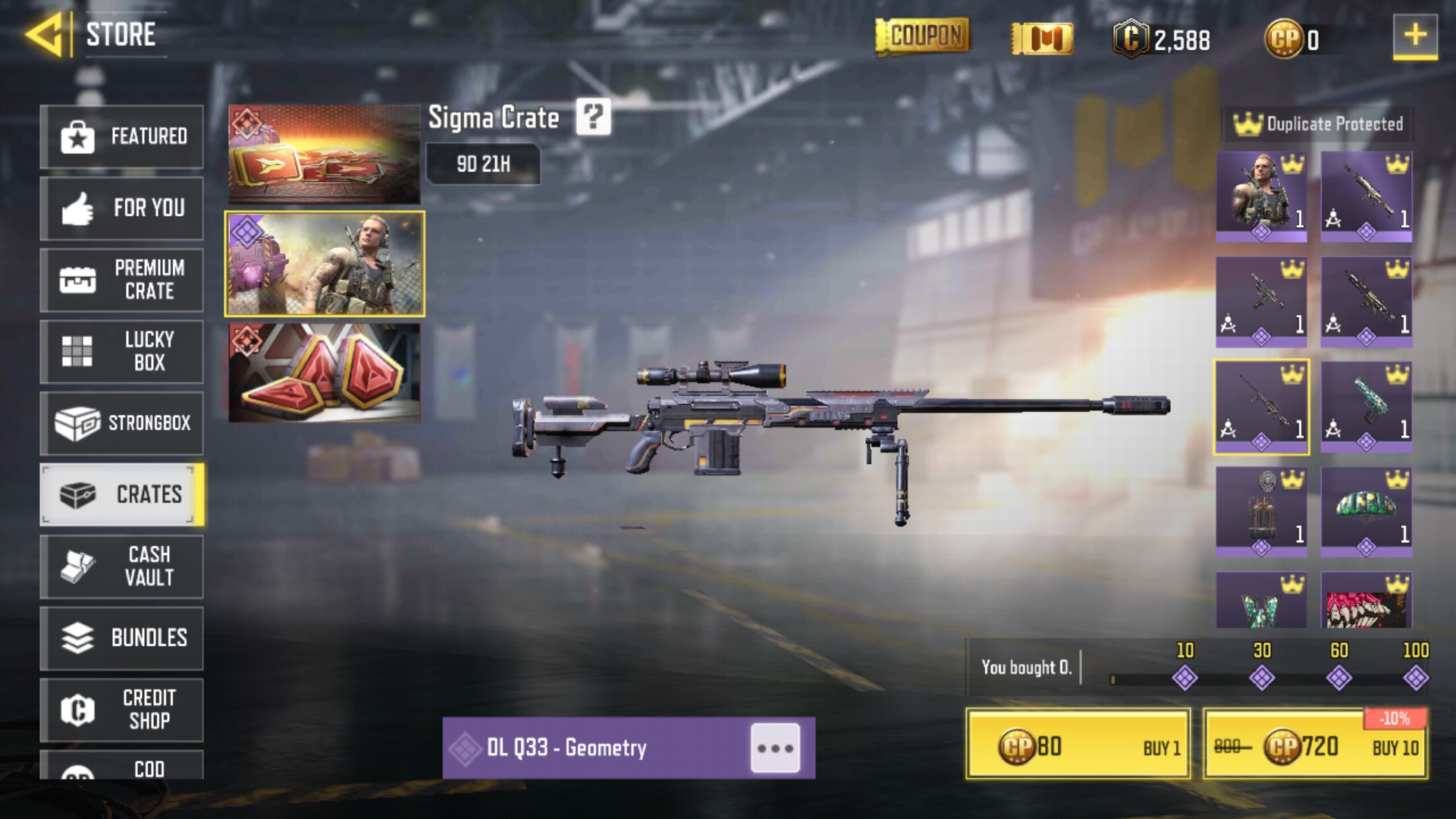This screenshot has height=819, width=1456.
Task: Pick the top orange crate thumbnail
Action: 325,154
